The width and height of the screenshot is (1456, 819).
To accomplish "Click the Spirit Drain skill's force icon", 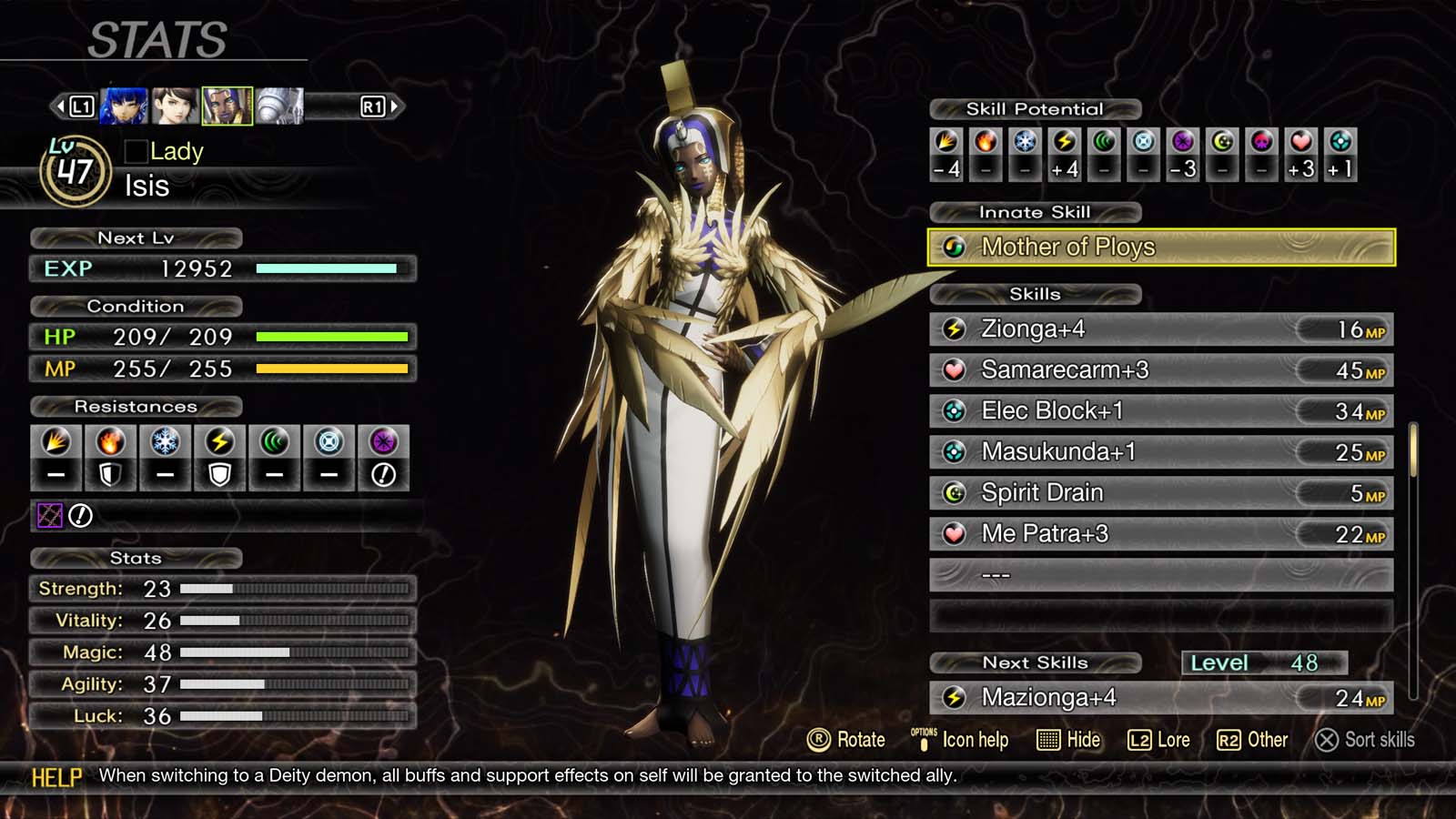I will coord(953,492).
